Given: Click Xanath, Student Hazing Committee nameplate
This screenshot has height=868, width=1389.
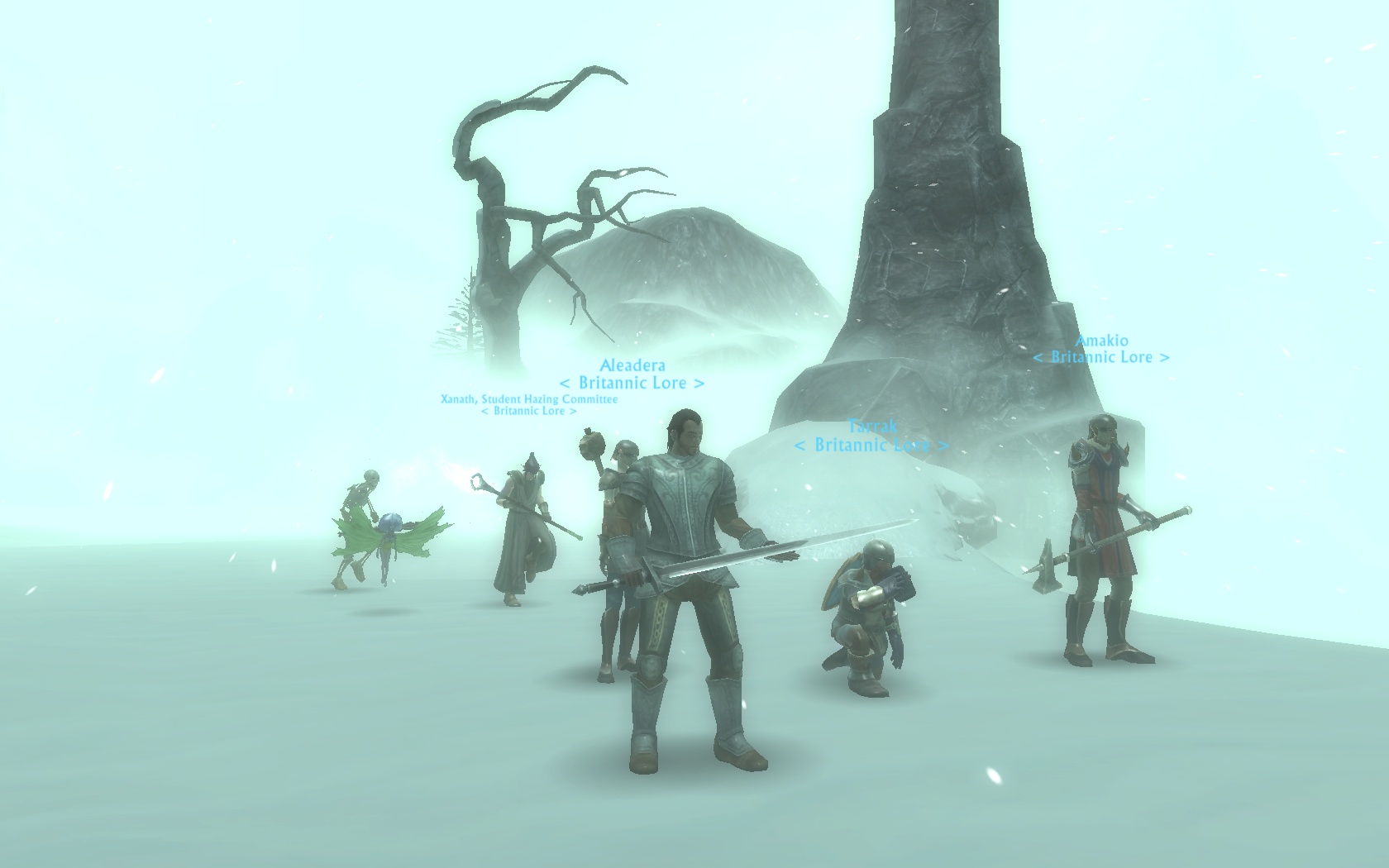Looking at the screenshot, I should [529, 399].
